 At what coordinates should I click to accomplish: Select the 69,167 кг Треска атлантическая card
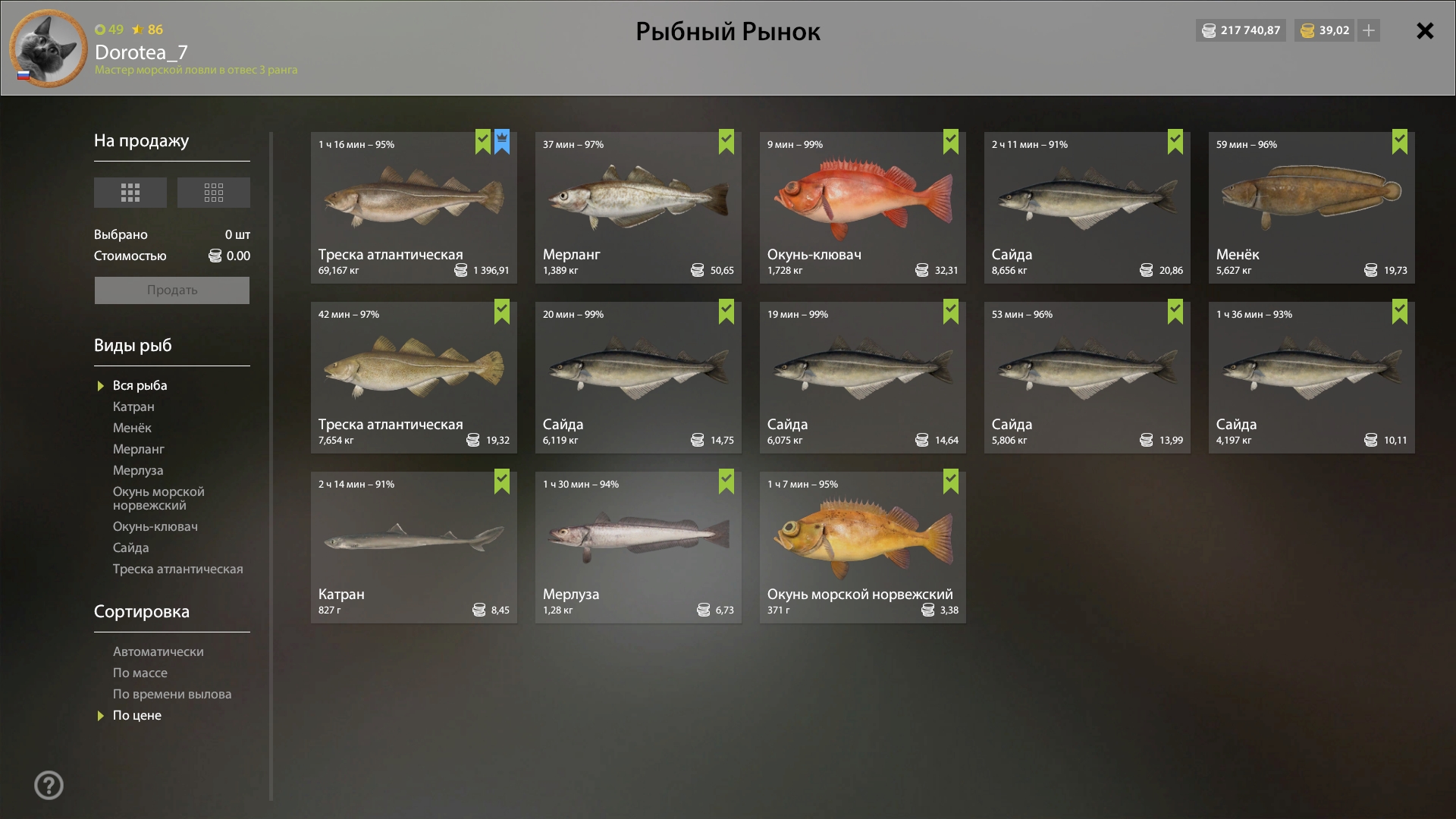(x=413, y=208)
